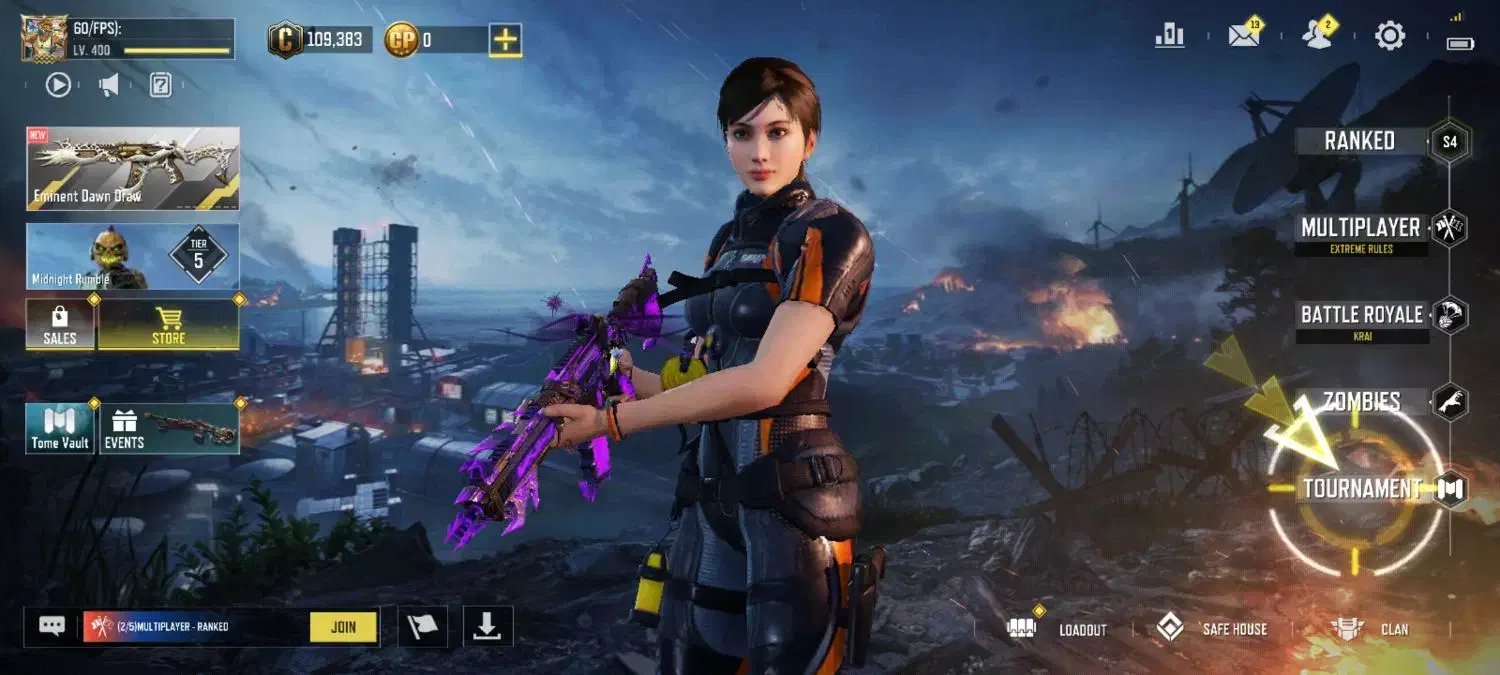Open the Zombies mode
Viewport: 1500px width, 675px height.
[1361, 402]
